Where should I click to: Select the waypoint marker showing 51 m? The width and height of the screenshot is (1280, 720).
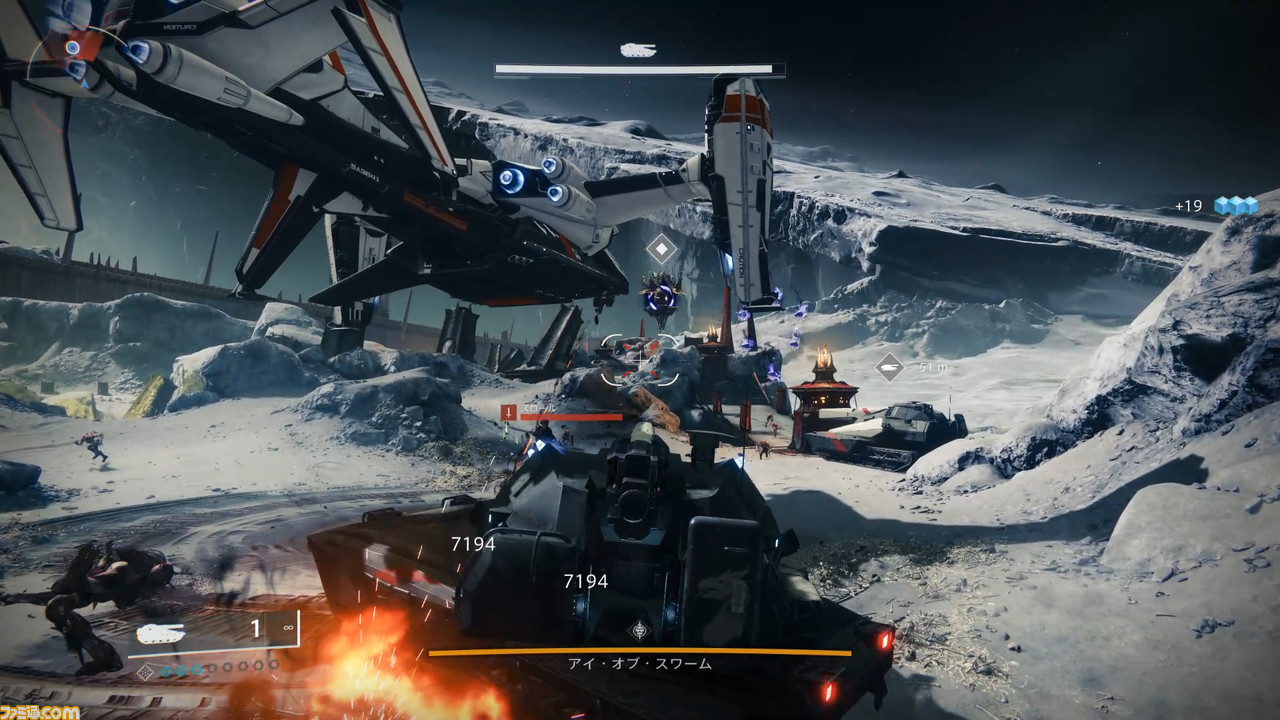click(x=889, y=367)
